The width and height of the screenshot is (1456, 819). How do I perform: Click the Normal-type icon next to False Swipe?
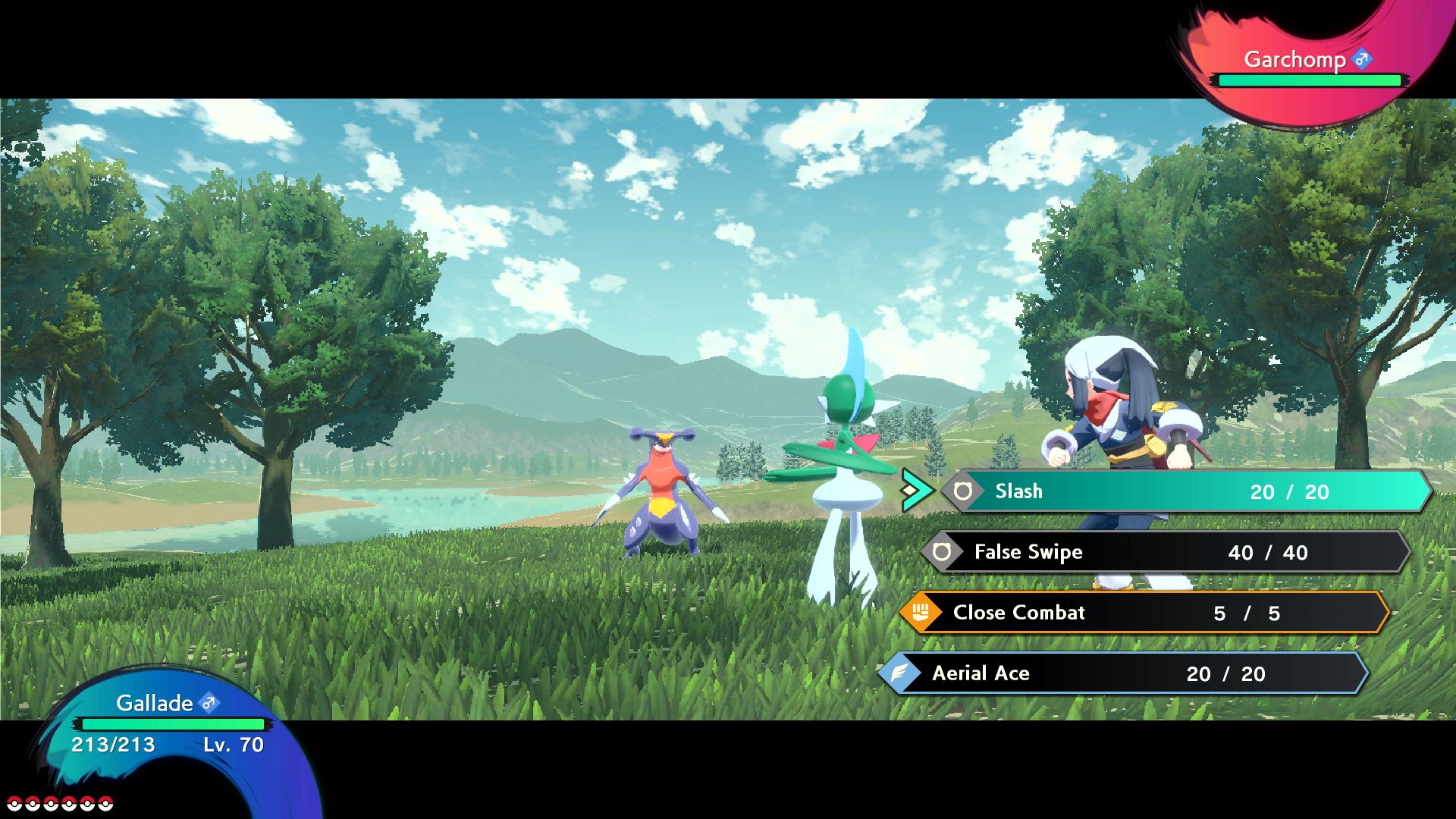pos(943,552)
